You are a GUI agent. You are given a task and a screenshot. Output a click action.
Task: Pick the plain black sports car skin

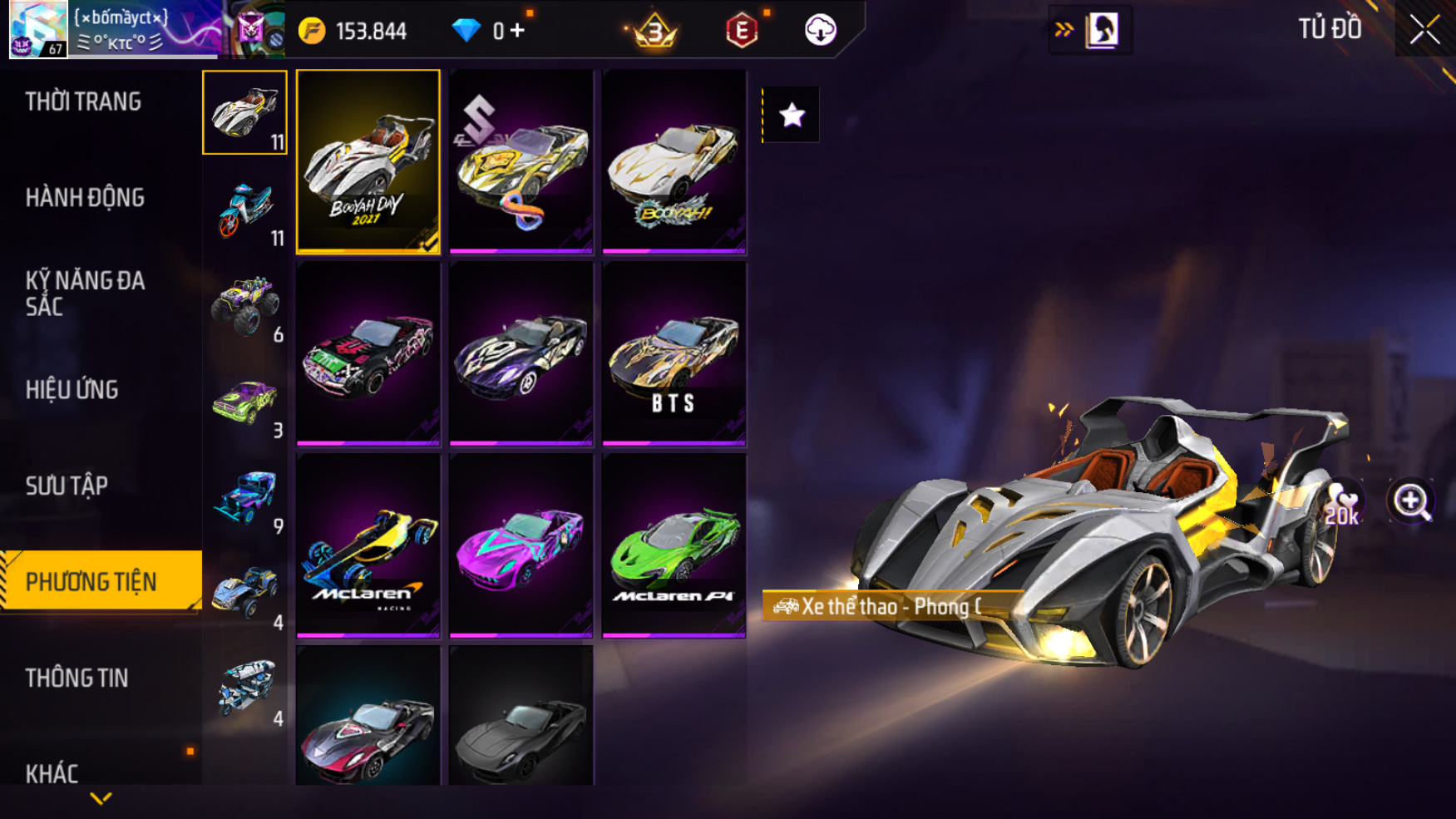coord(521,717)
